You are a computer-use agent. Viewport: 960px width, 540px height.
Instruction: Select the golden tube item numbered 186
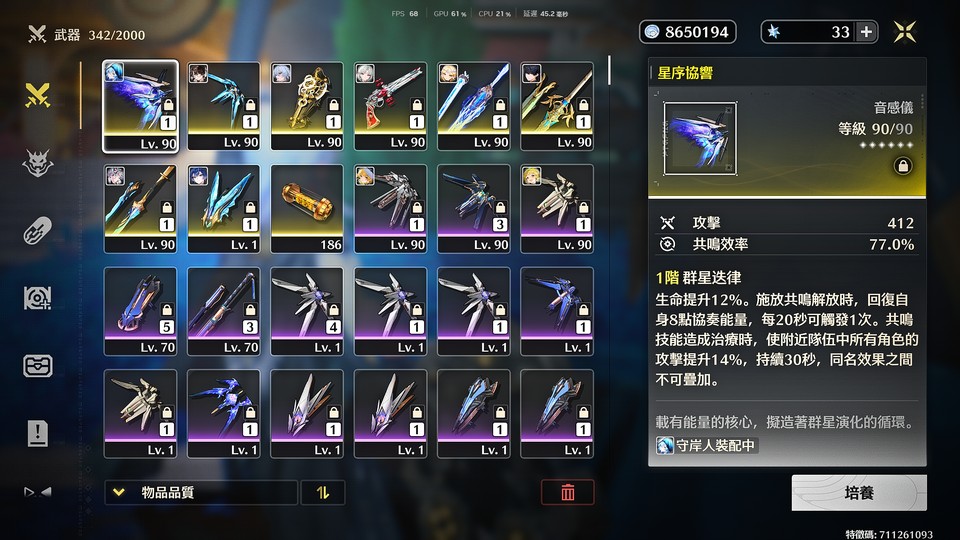[308, 209]
